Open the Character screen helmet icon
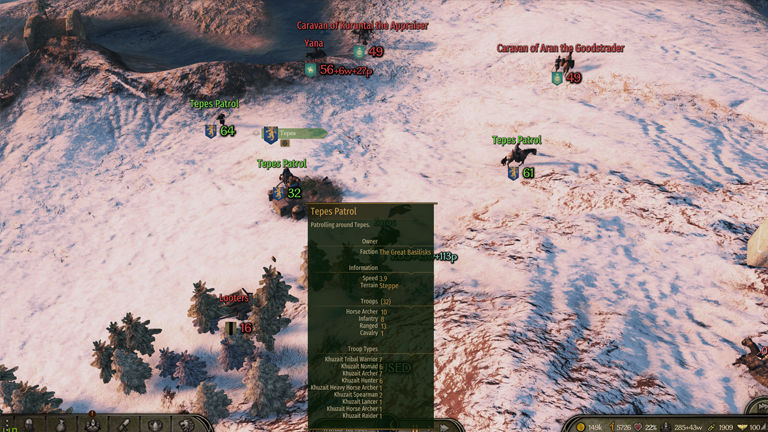This screenshot has height=432, width=768. click(x=28, y=424)
